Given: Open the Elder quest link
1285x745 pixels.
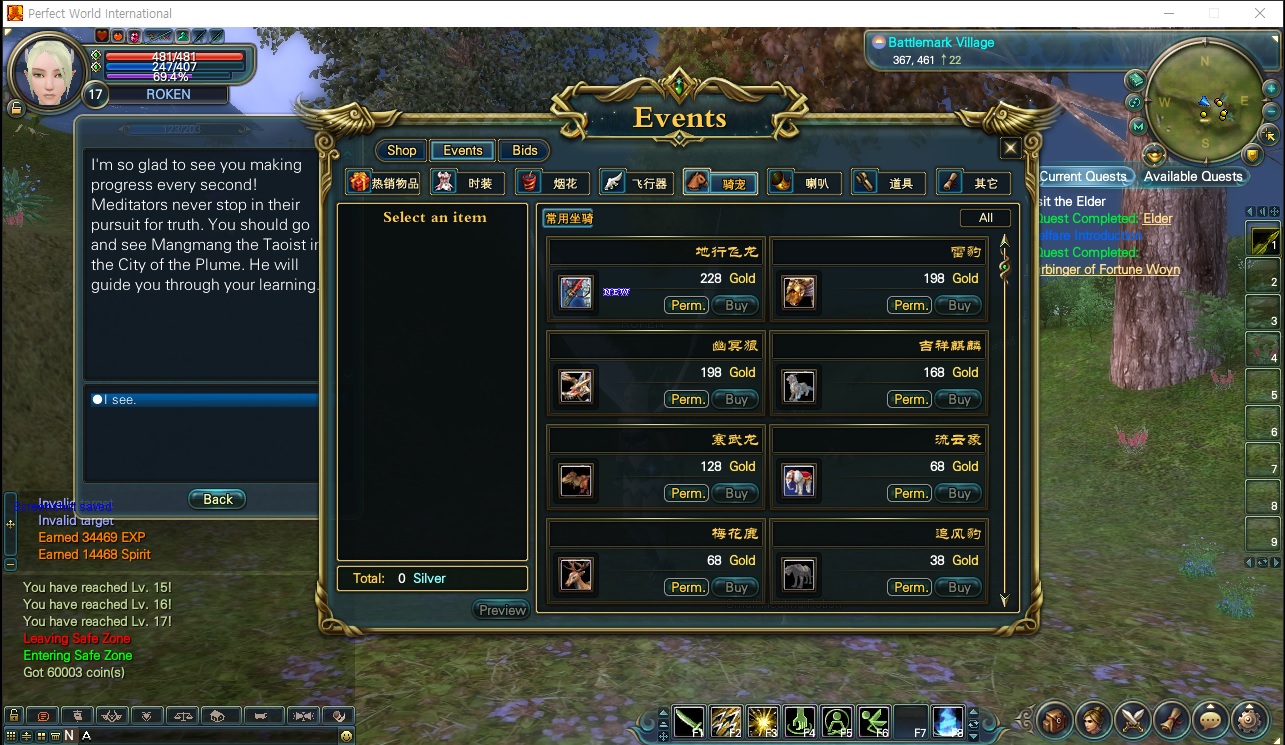Looking at the screenshot, I should tap(1158, 218).
